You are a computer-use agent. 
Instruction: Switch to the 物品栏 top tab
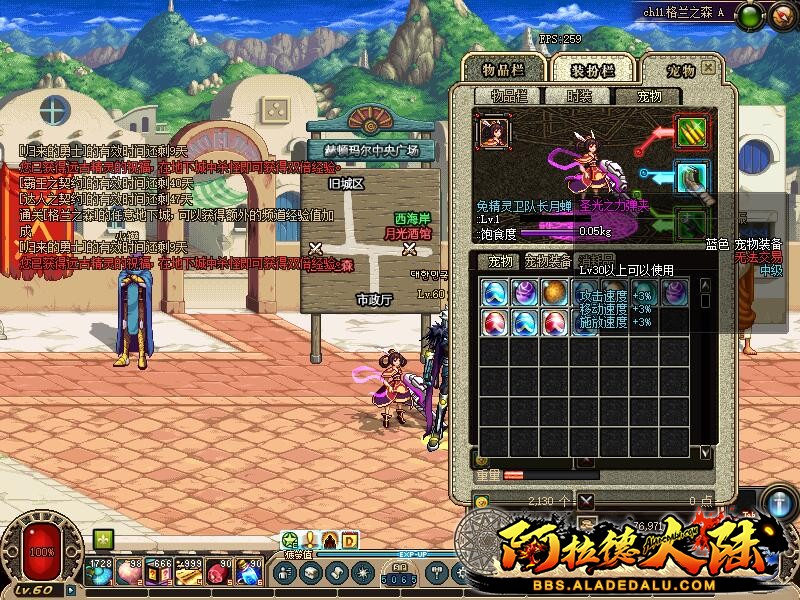[504, 69]
